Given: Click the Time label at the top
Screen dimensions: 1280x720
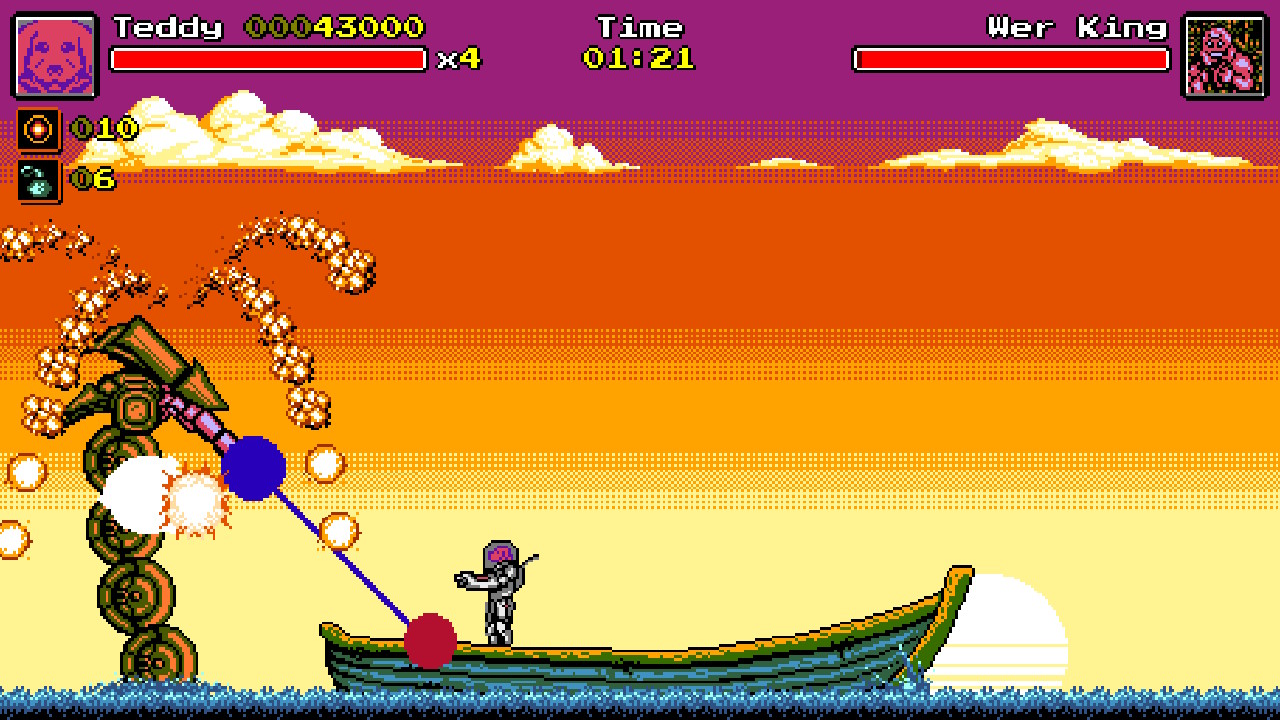Looking at the screenshot, I should (640, 27).
